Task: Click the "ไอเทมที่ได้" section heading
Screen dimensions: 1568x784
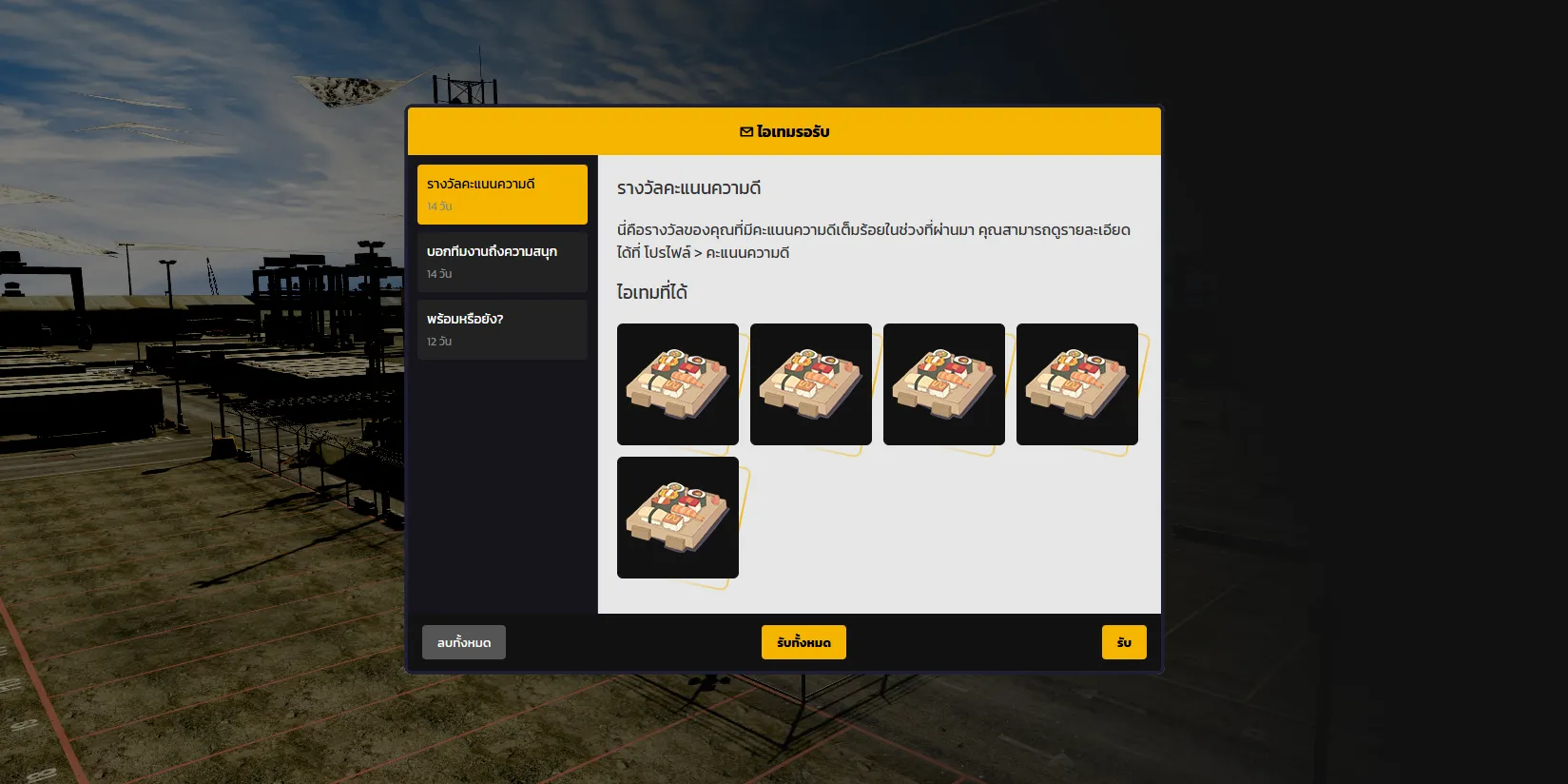Action: (654, 292)
